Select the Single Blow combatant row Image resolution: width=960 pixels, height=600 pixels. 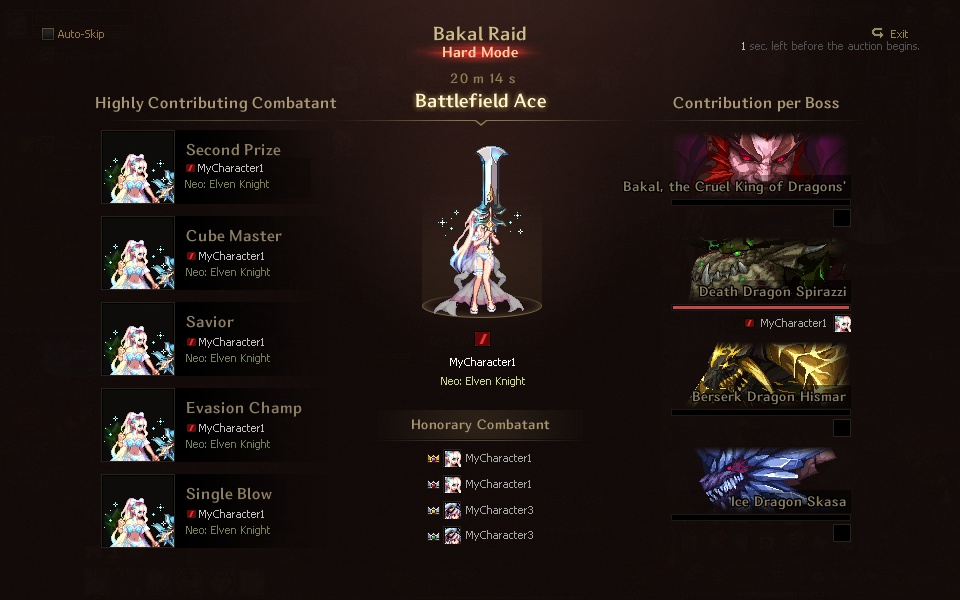click(205, 510)
